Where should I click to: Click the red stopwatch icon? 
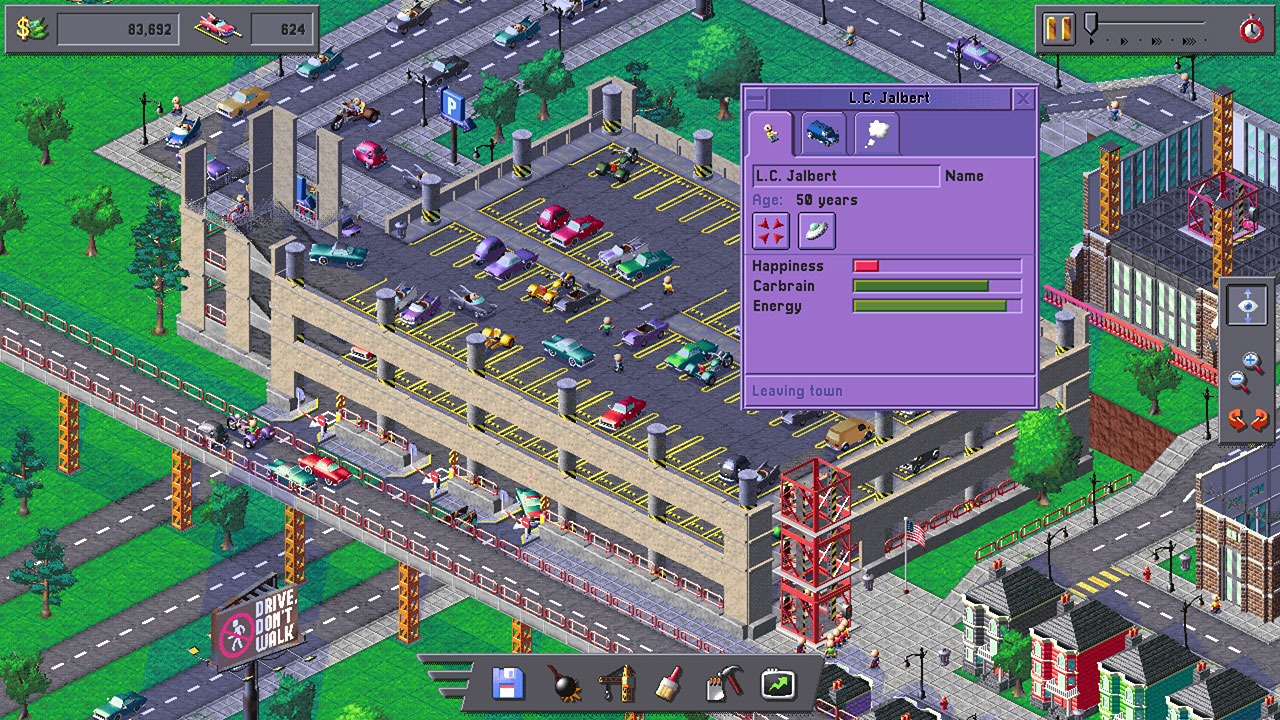click(1251, 28)
